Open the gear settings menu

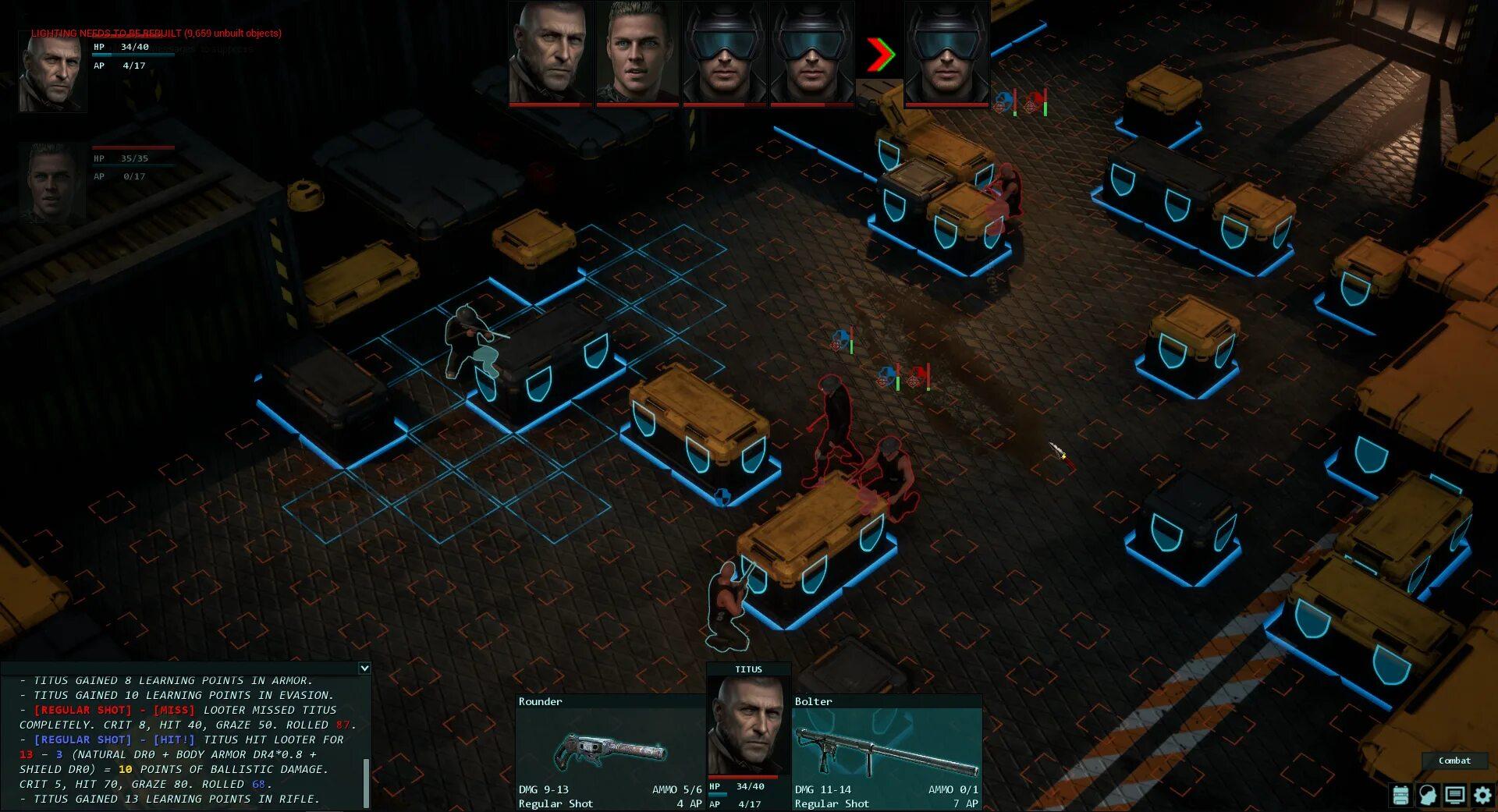tap(1482, 795)
